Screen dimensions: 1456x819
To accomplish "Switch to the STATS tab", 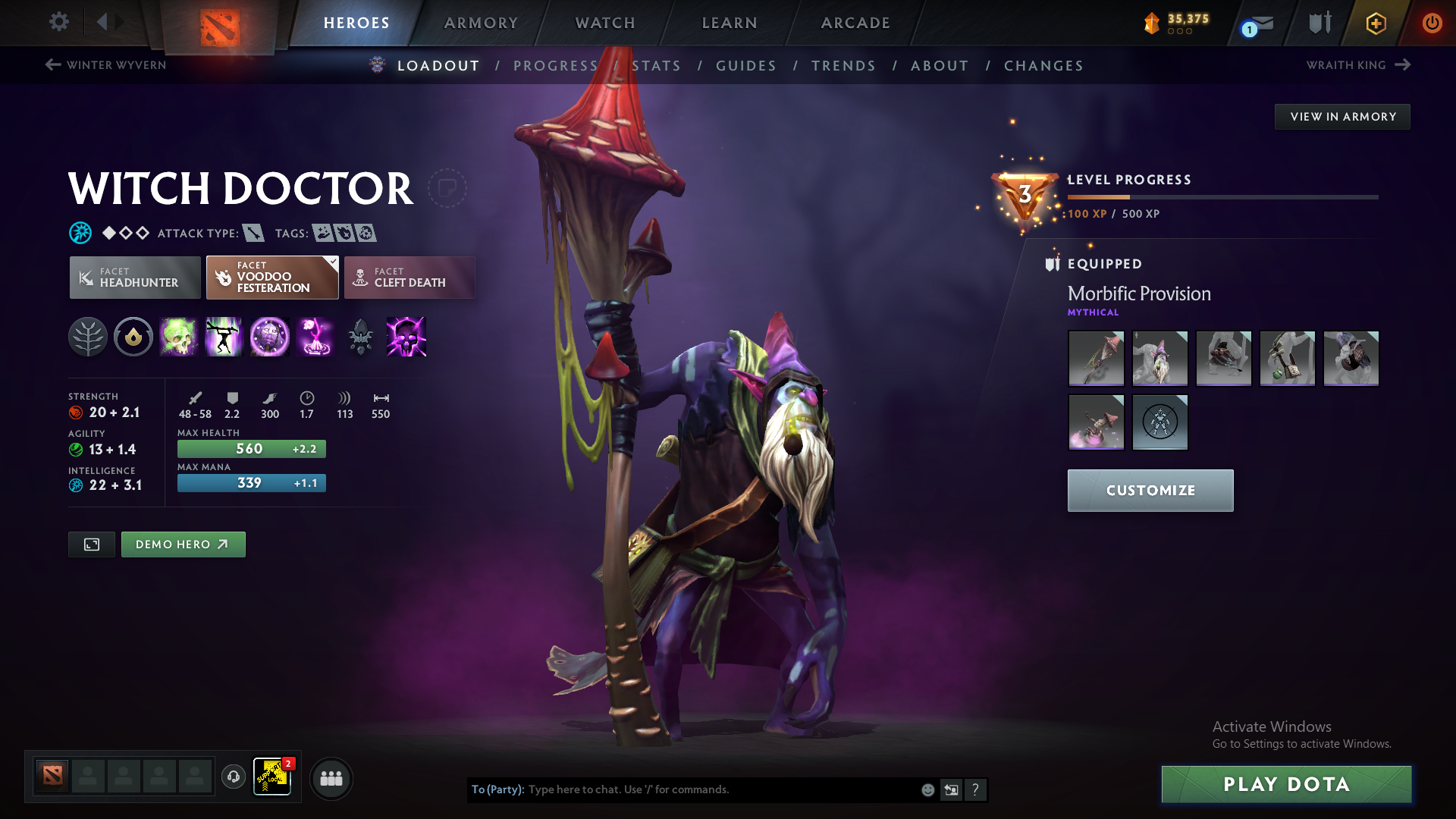I will pyautogui.click(x=657, y=66).
